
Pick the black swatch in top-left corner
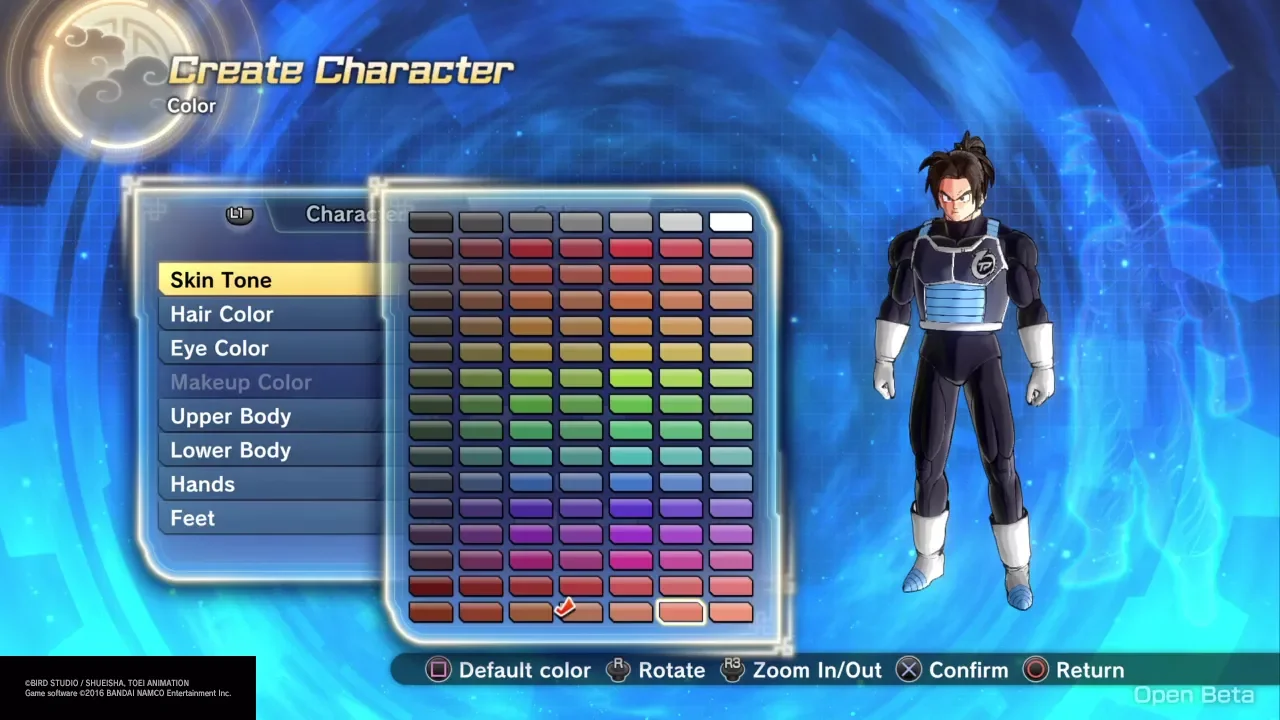pyautogui.click(x=431, y=222)
